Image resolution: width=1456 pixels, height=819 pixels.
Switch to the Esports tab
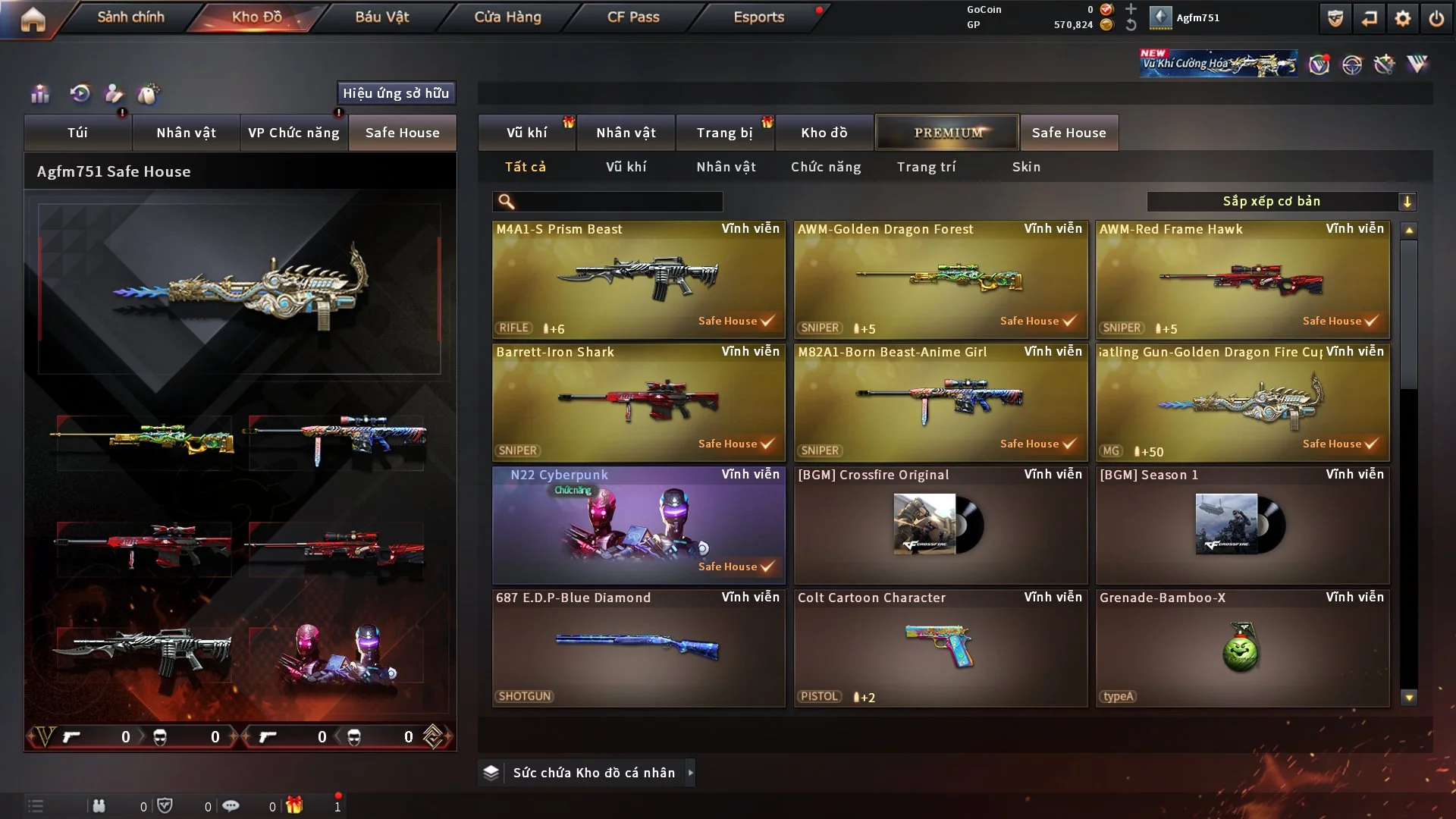(x=758, y=17)
